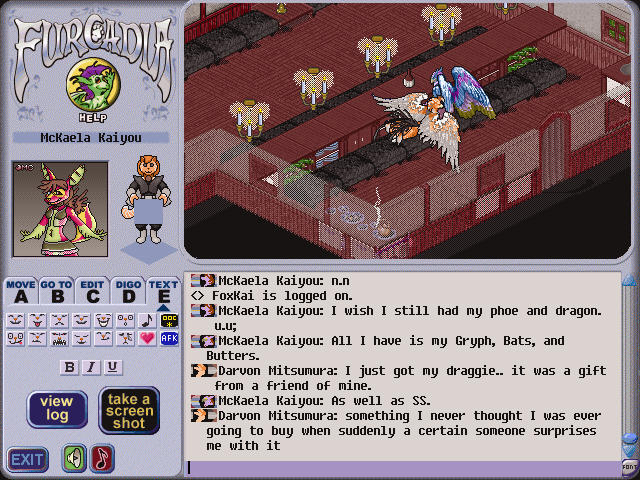Open the EDIT C tab
Viewport: 640px width, 480px height.
click(x=92, y=290)
